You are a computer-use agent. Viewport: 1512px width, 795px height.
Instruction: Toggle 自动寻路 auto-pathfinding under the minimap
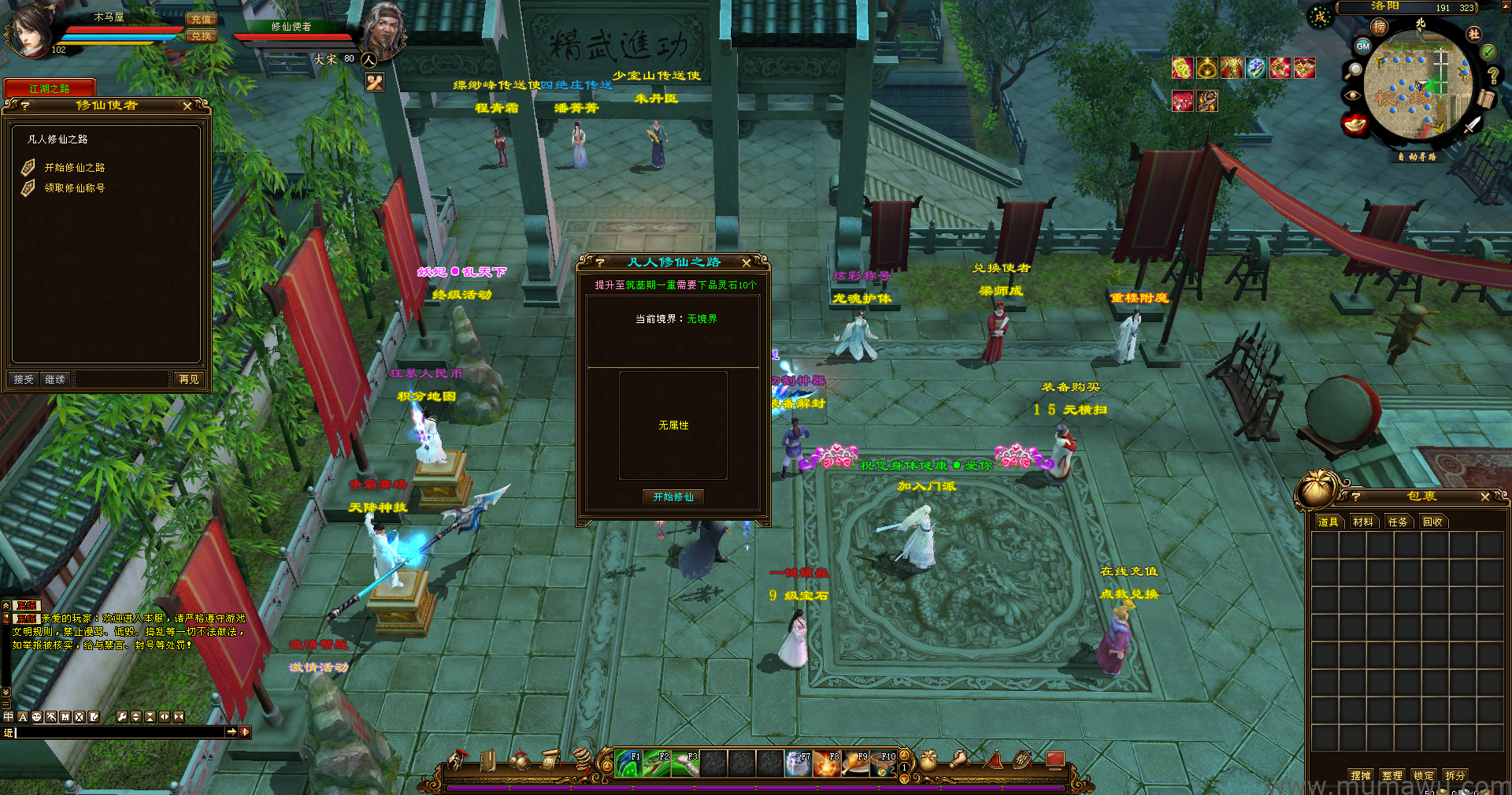1417,157
